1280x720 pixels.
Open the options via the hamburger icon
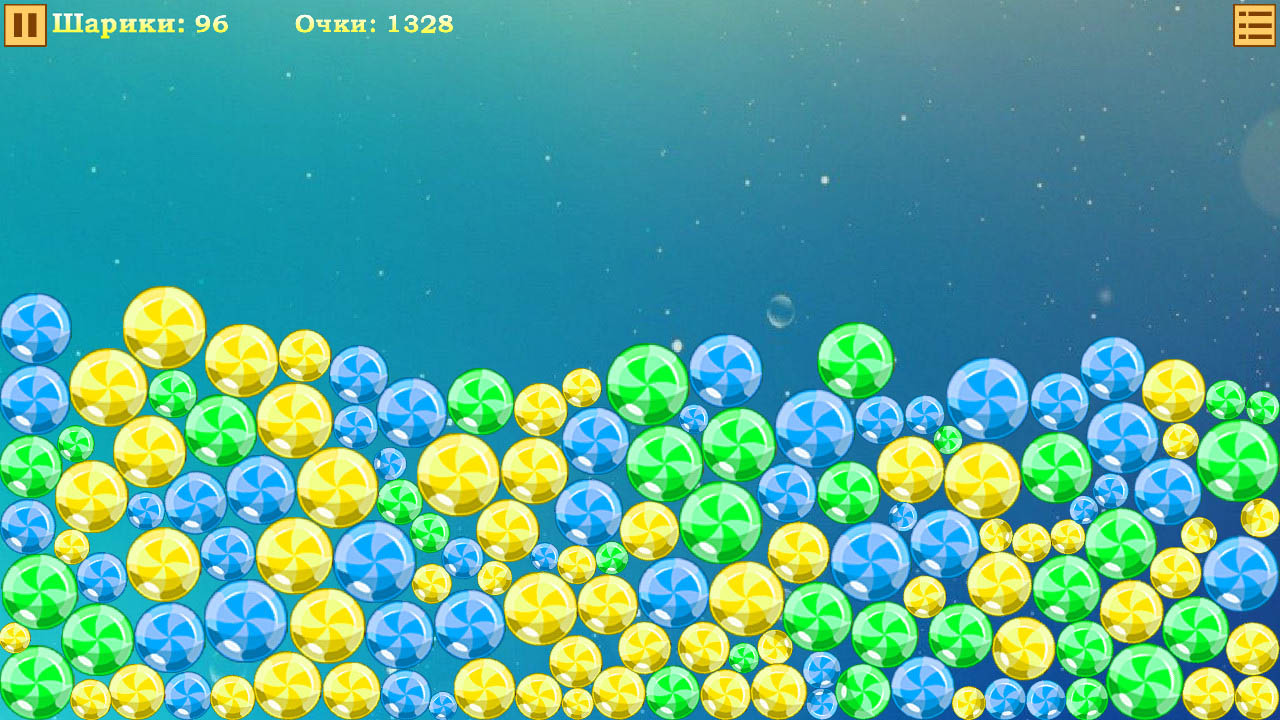[x=1255, y=23]
